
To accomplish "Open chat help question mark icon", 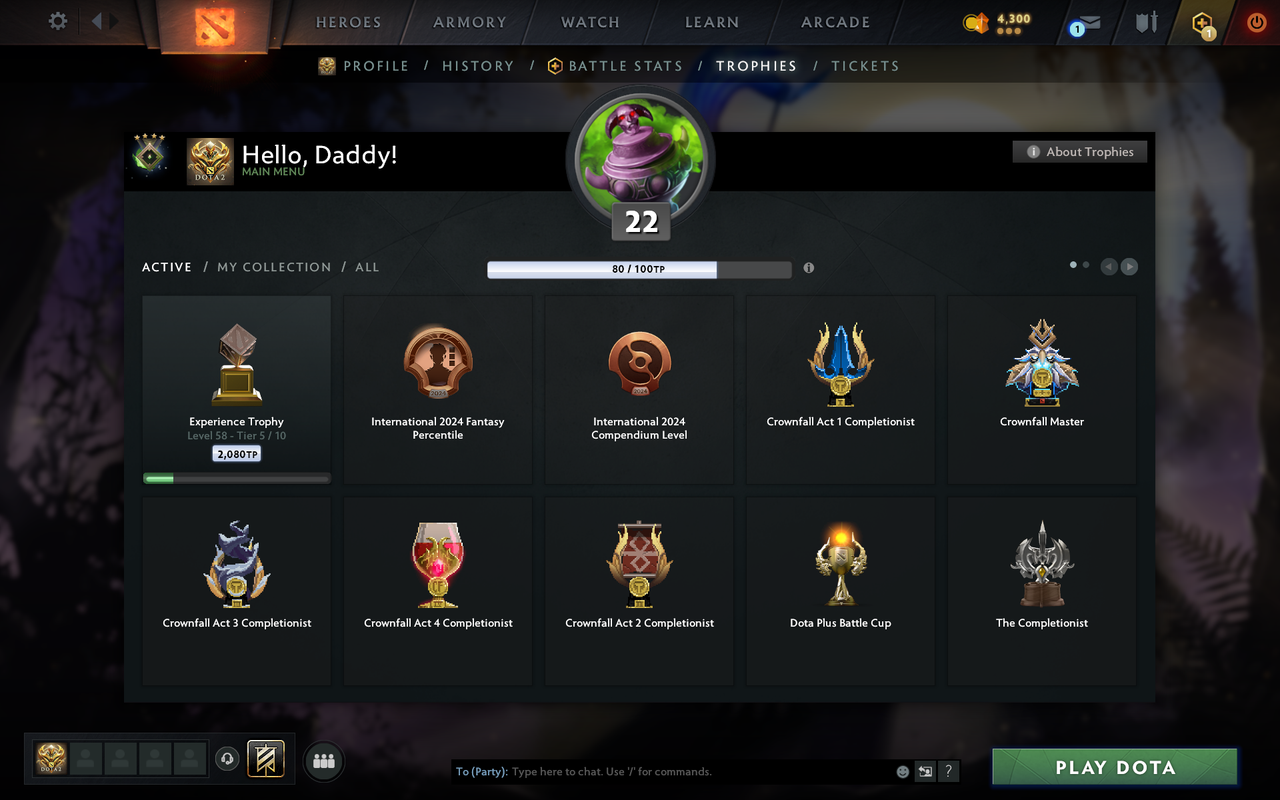I will click(948, 771).
